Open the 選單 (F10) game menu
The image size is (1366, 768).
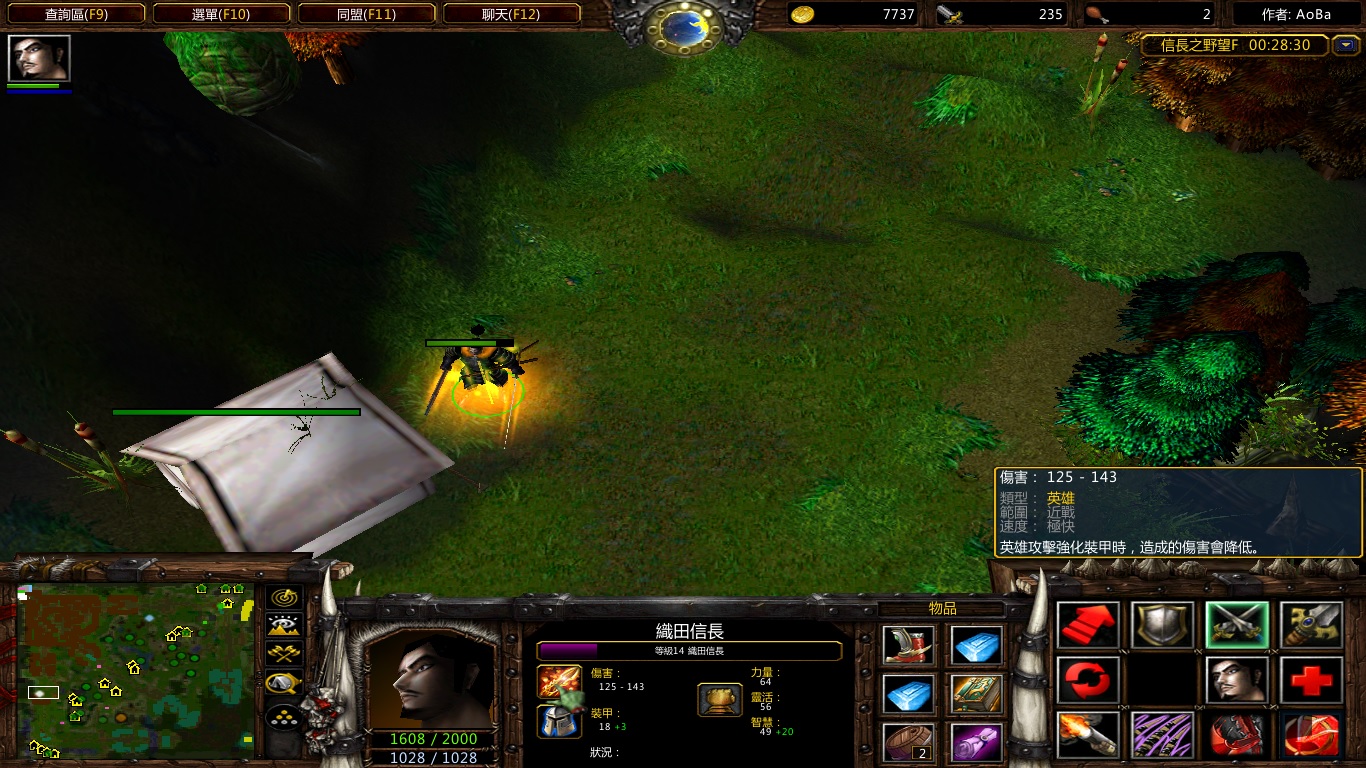pos(221,14)
